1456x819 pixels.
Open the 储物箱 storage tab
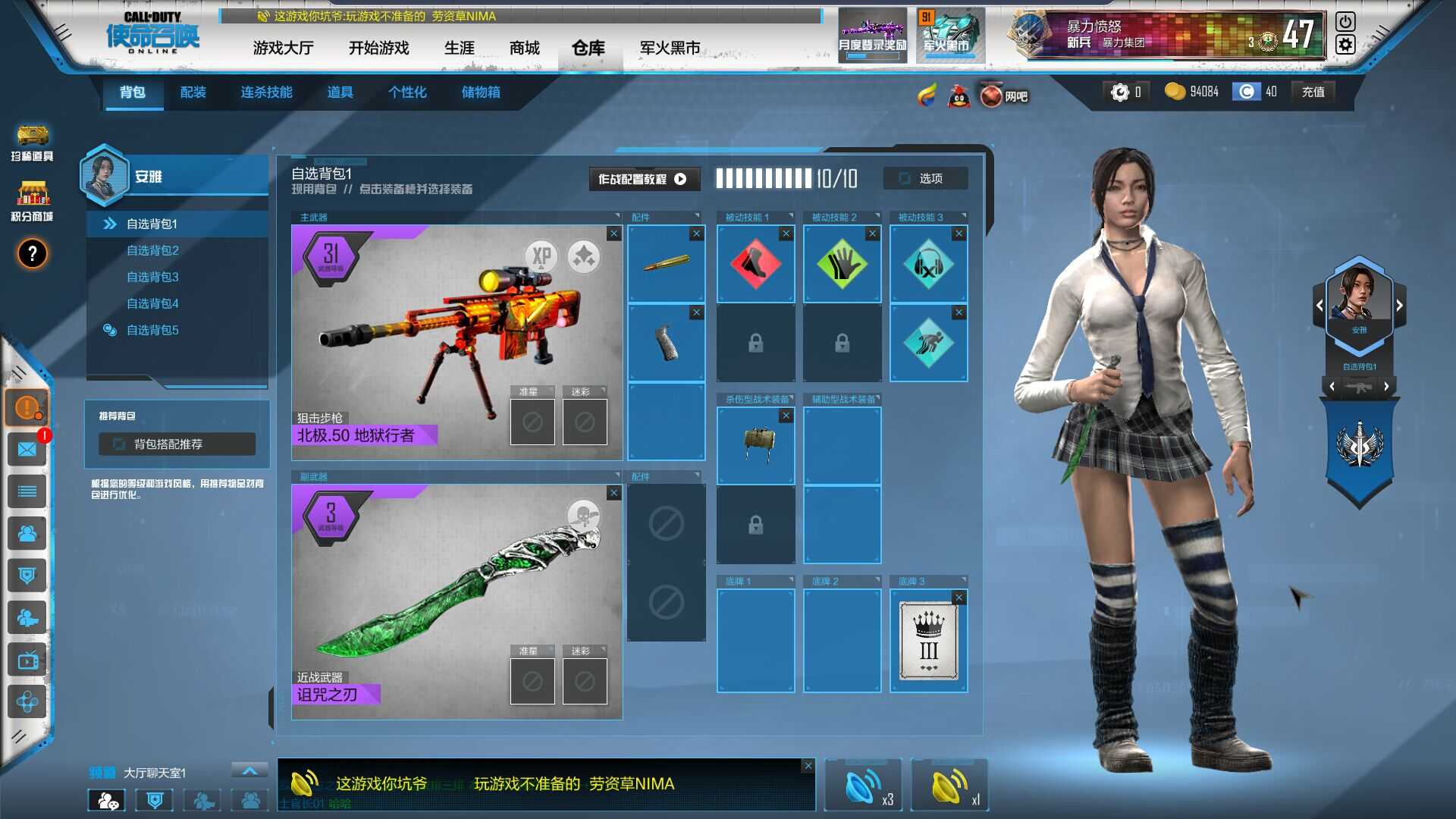pyautogui.click(x=481, y=93)
